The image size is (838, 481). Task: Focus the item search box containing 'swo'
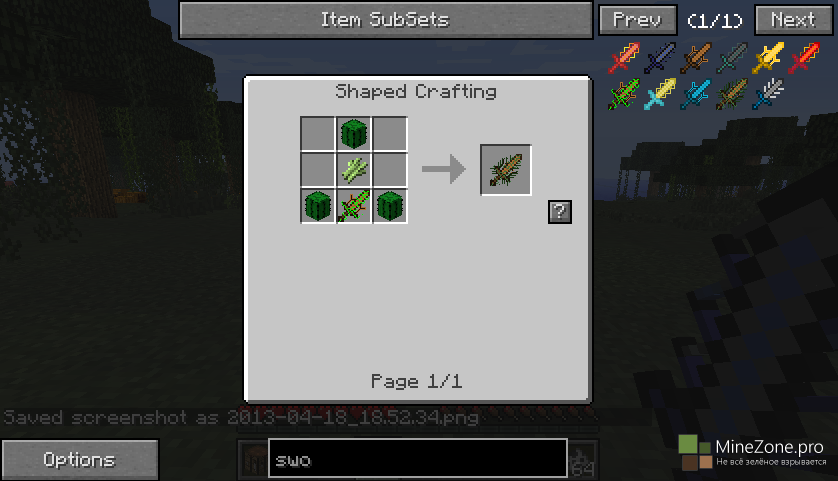[417, 460]
